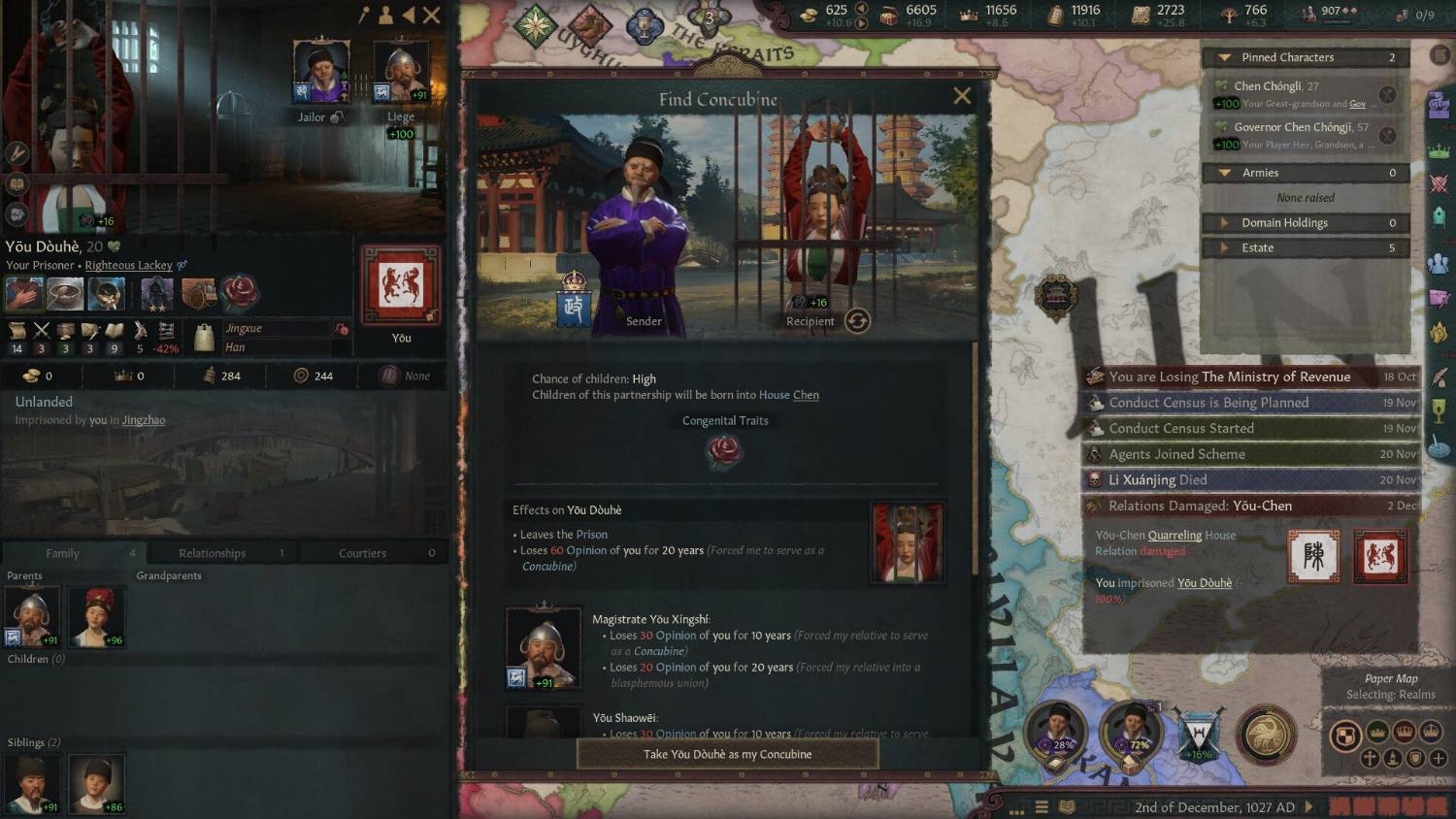The height and width of the screenshot is (819, 1456).
Task: Select the Family tab
Action: coord(63,553)
